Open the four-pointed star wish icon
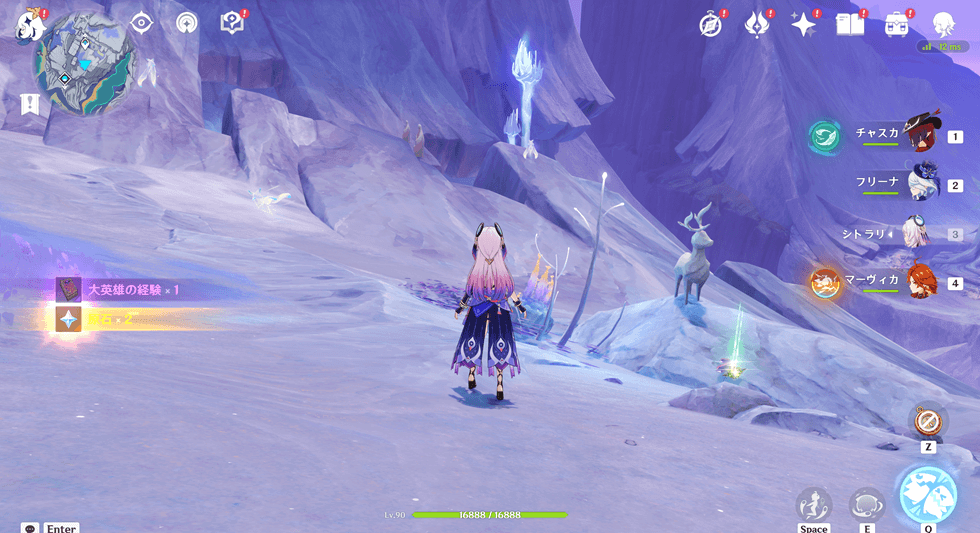This screenshot has width=980, height=533. tap(803, 25)
